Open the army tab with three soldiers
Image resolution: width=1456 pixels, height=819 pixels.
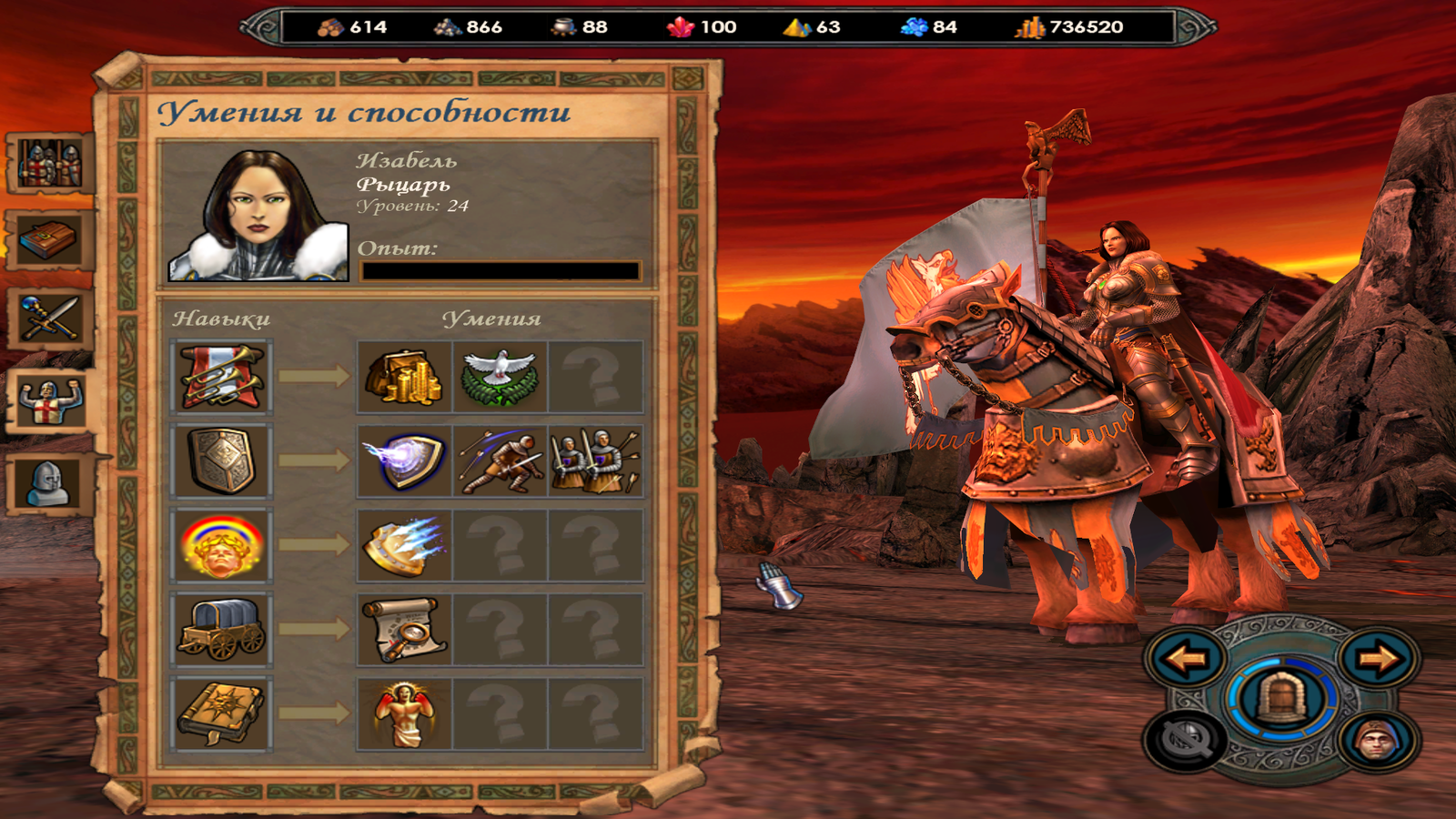tap(50, 164)
